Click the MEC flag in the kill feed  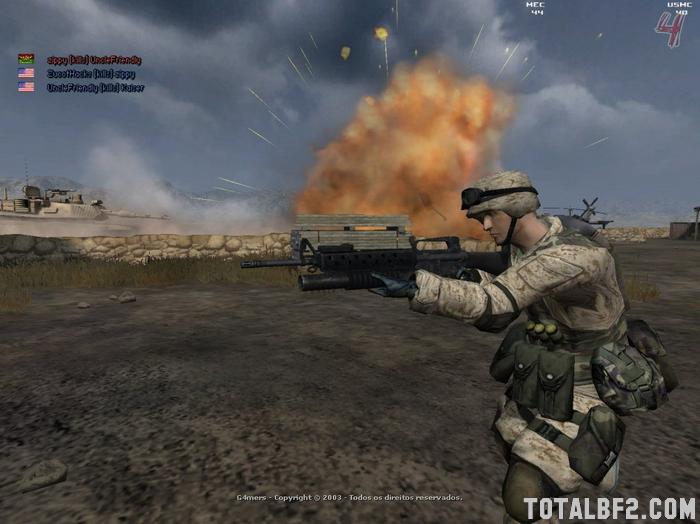click(x=26, y=60)
